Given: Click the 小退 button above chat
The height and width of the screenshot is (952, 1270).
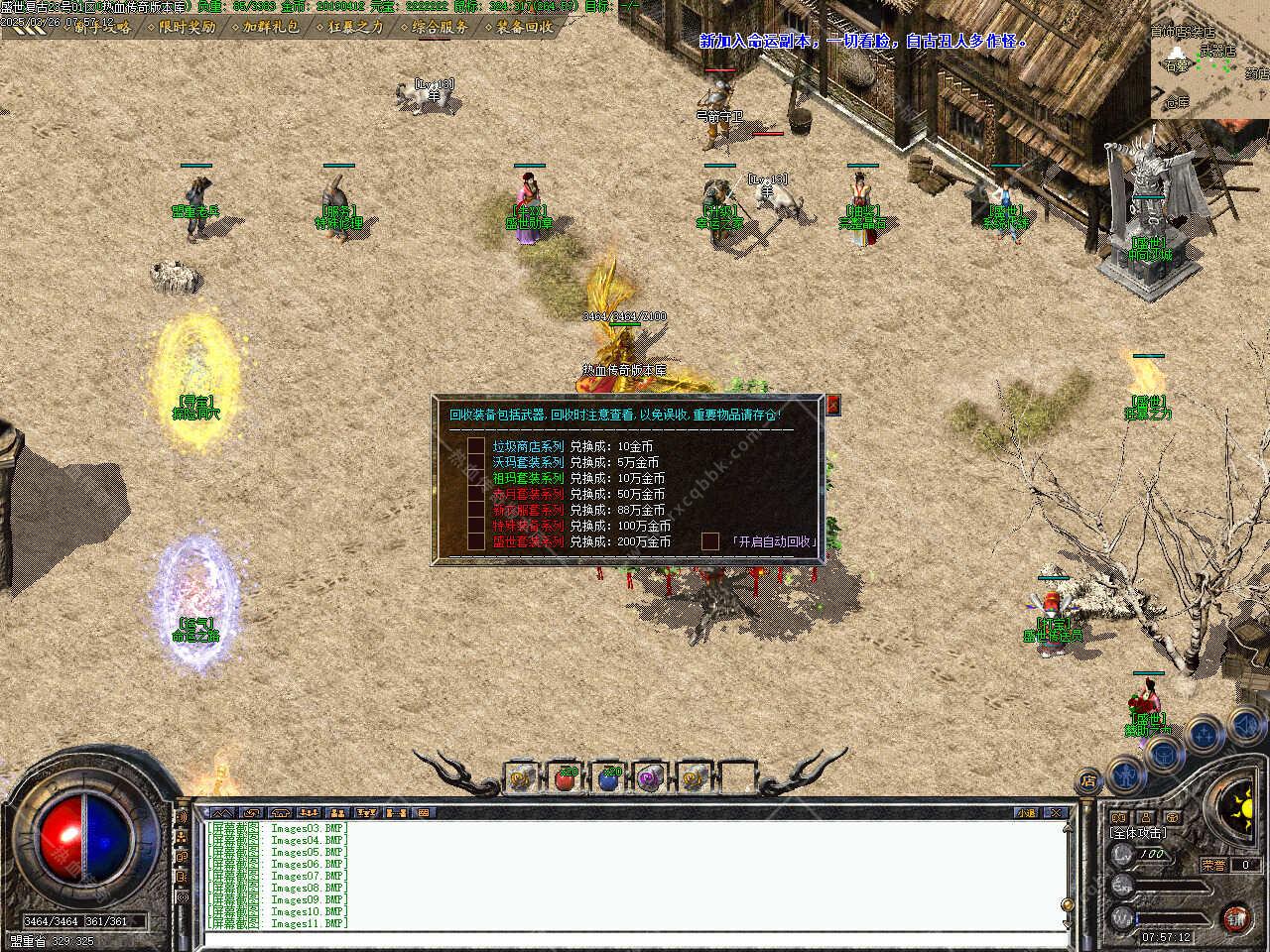Looking at the screenshot, I should coord(1027,813).
